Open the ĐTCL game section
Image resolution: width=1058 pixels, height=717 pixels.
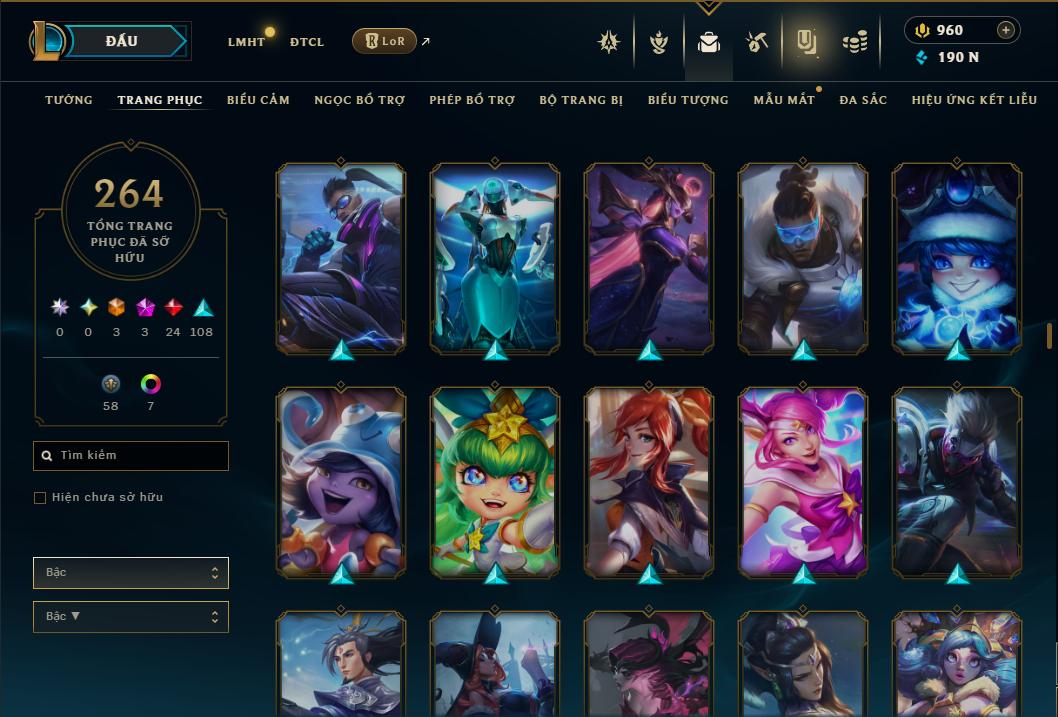[x=306, y=42]
